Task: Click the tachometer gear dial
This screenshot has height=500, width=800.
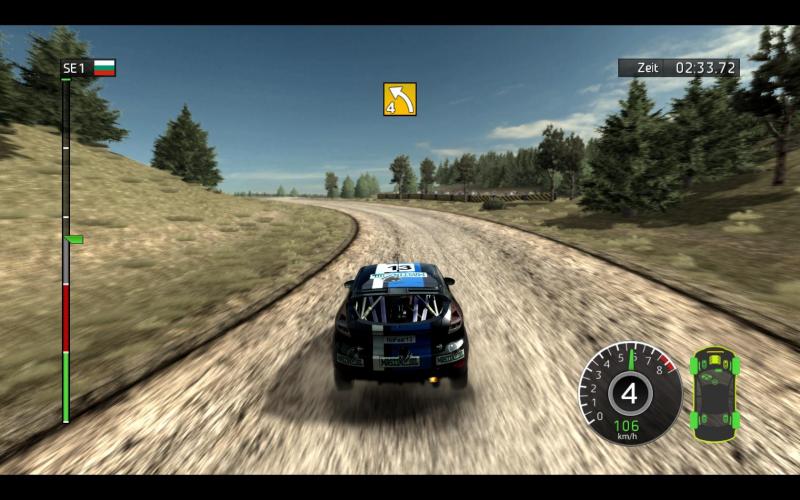Action: (x=630, y=393)
